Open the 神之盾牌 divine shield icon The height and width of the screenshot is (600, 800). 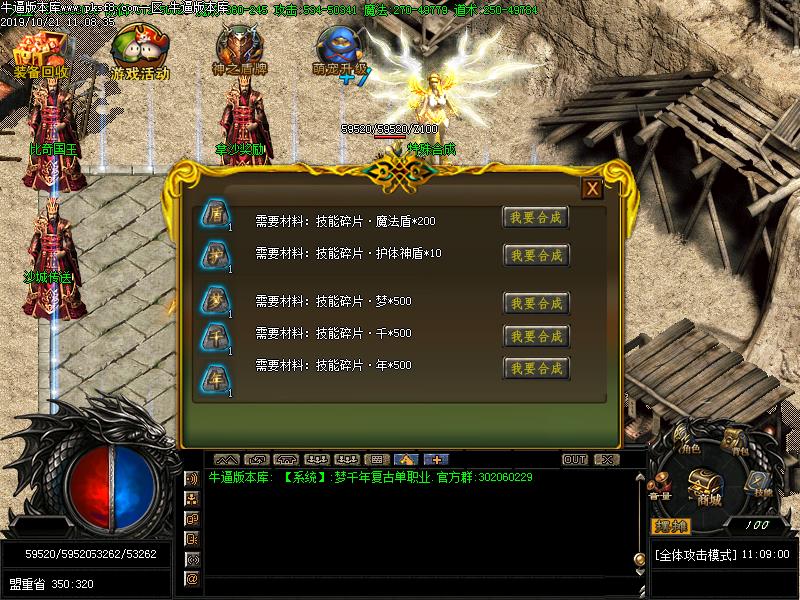[240, 52]
